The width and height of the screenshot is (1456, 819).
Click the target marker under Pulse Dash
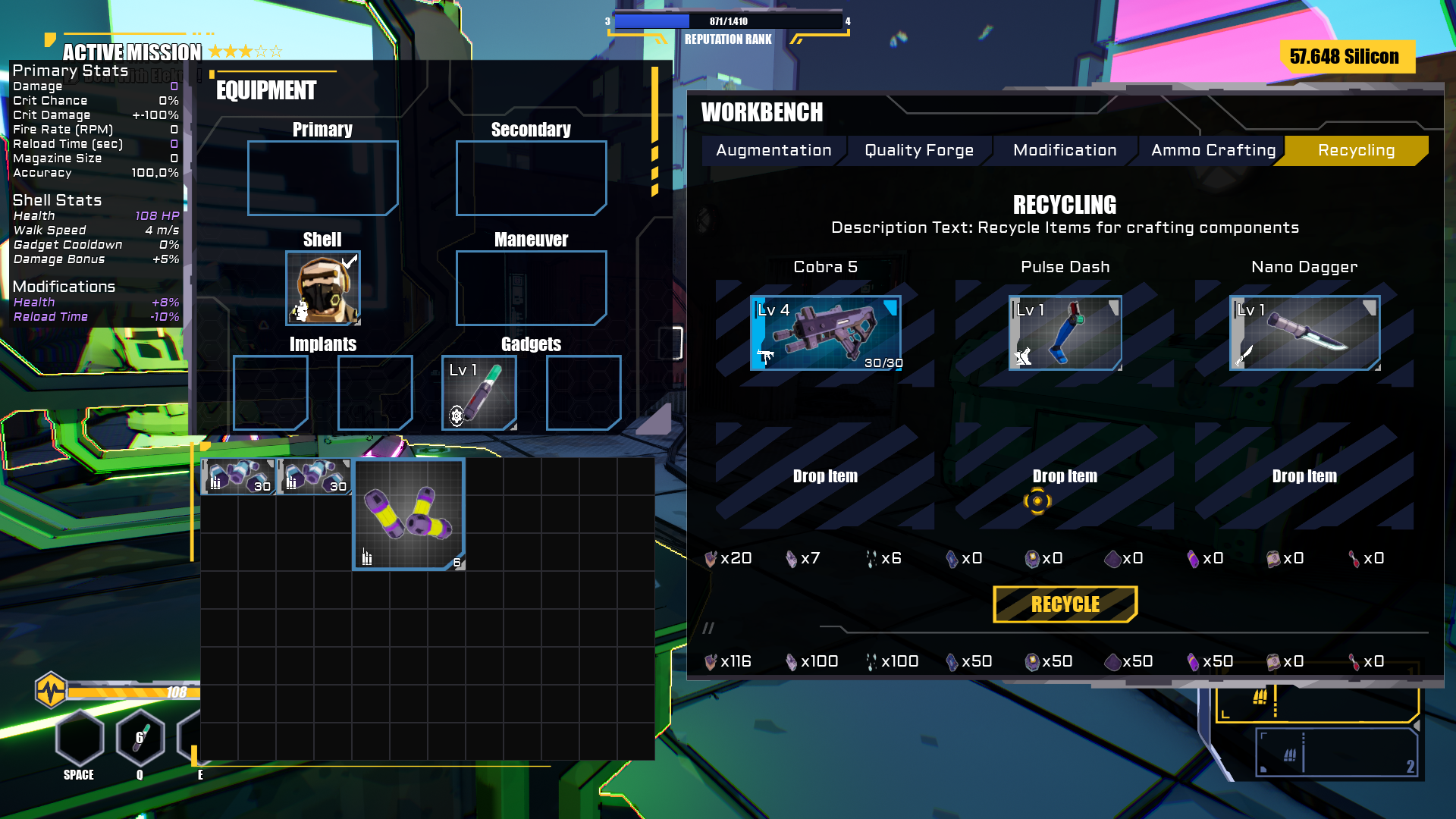pos(1037,501)
